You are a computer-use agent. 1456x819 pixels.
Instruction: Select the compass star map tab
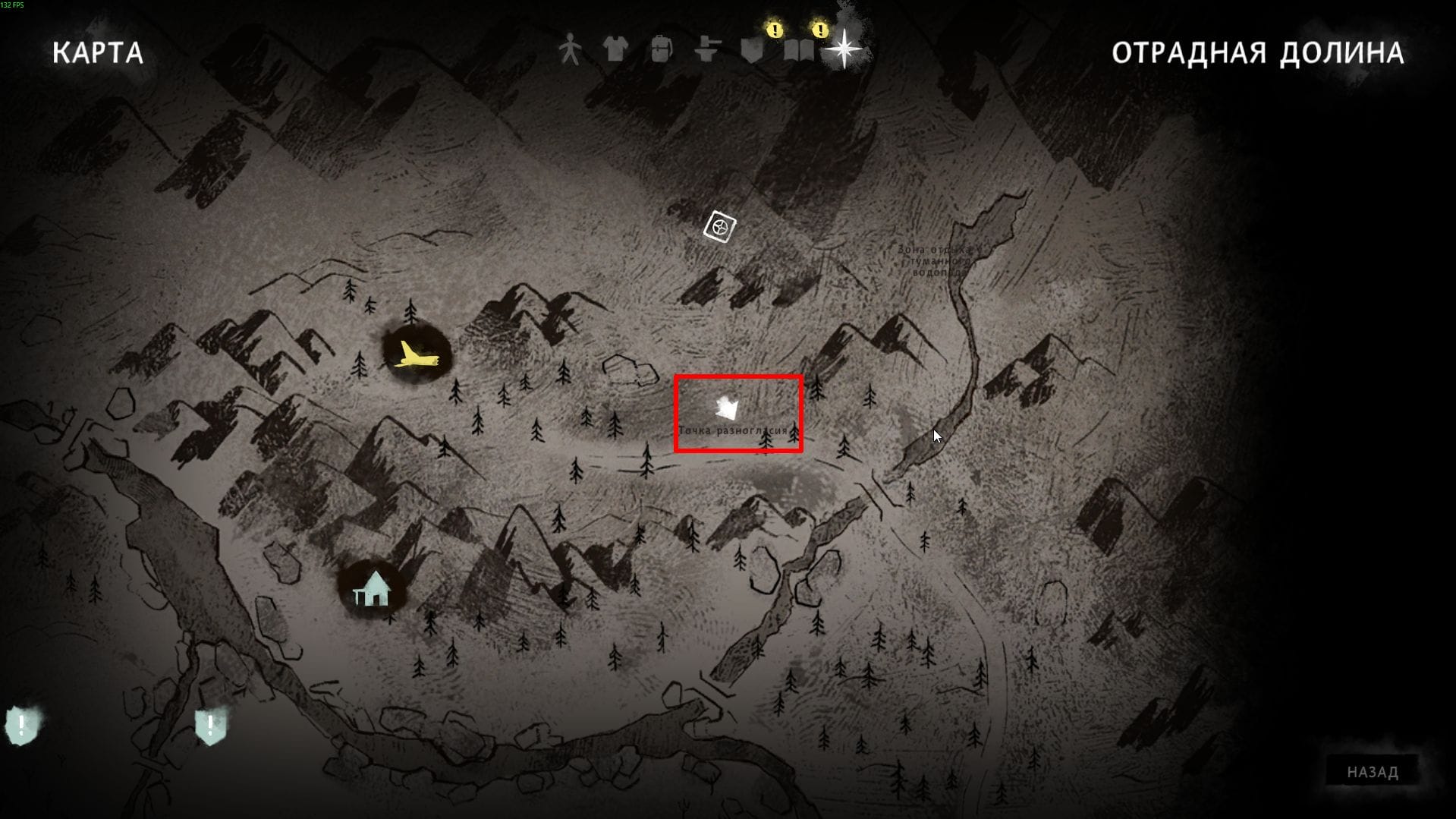pos(844,49)
